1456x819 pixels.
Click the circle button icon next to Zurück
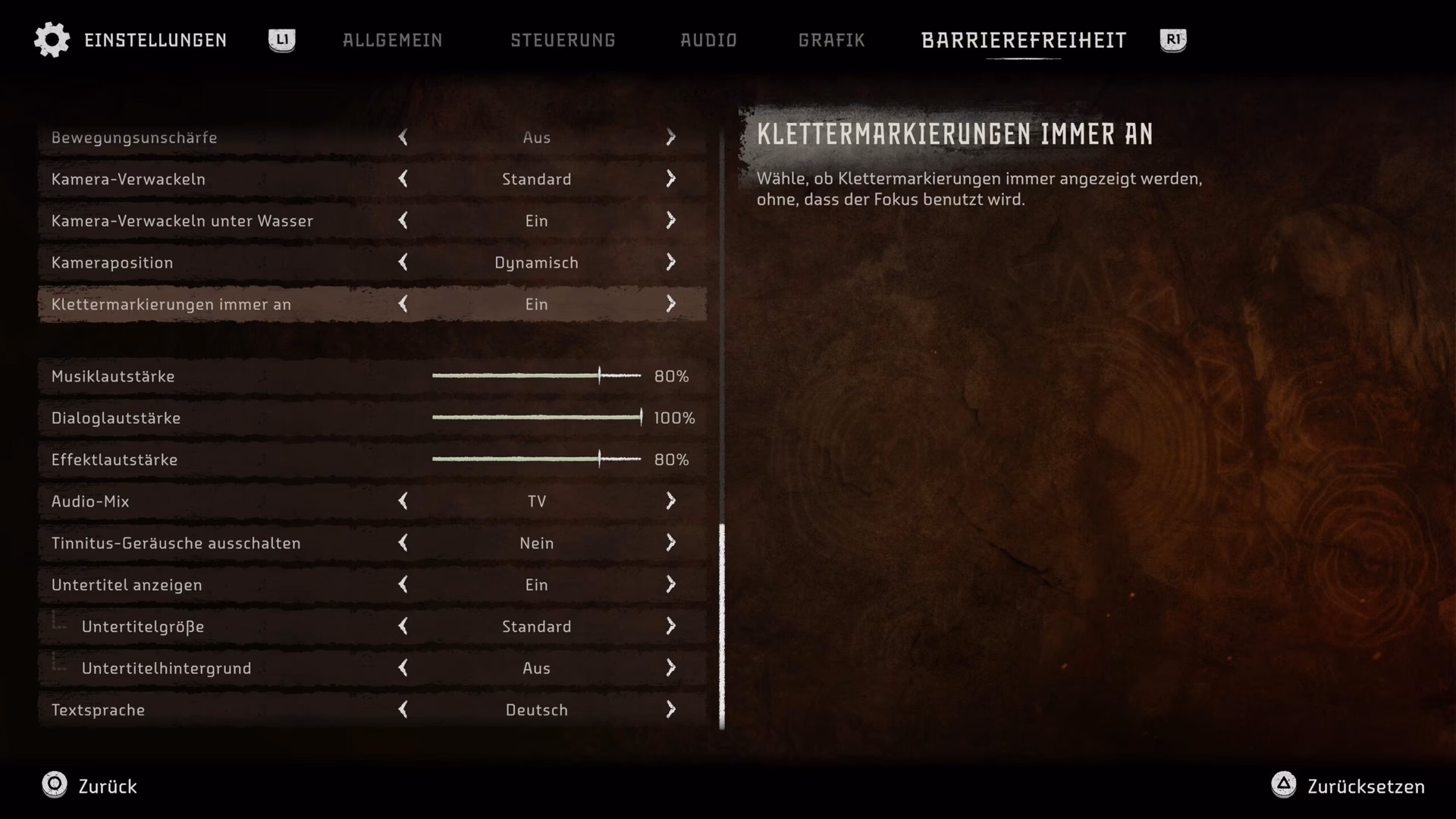54,786
